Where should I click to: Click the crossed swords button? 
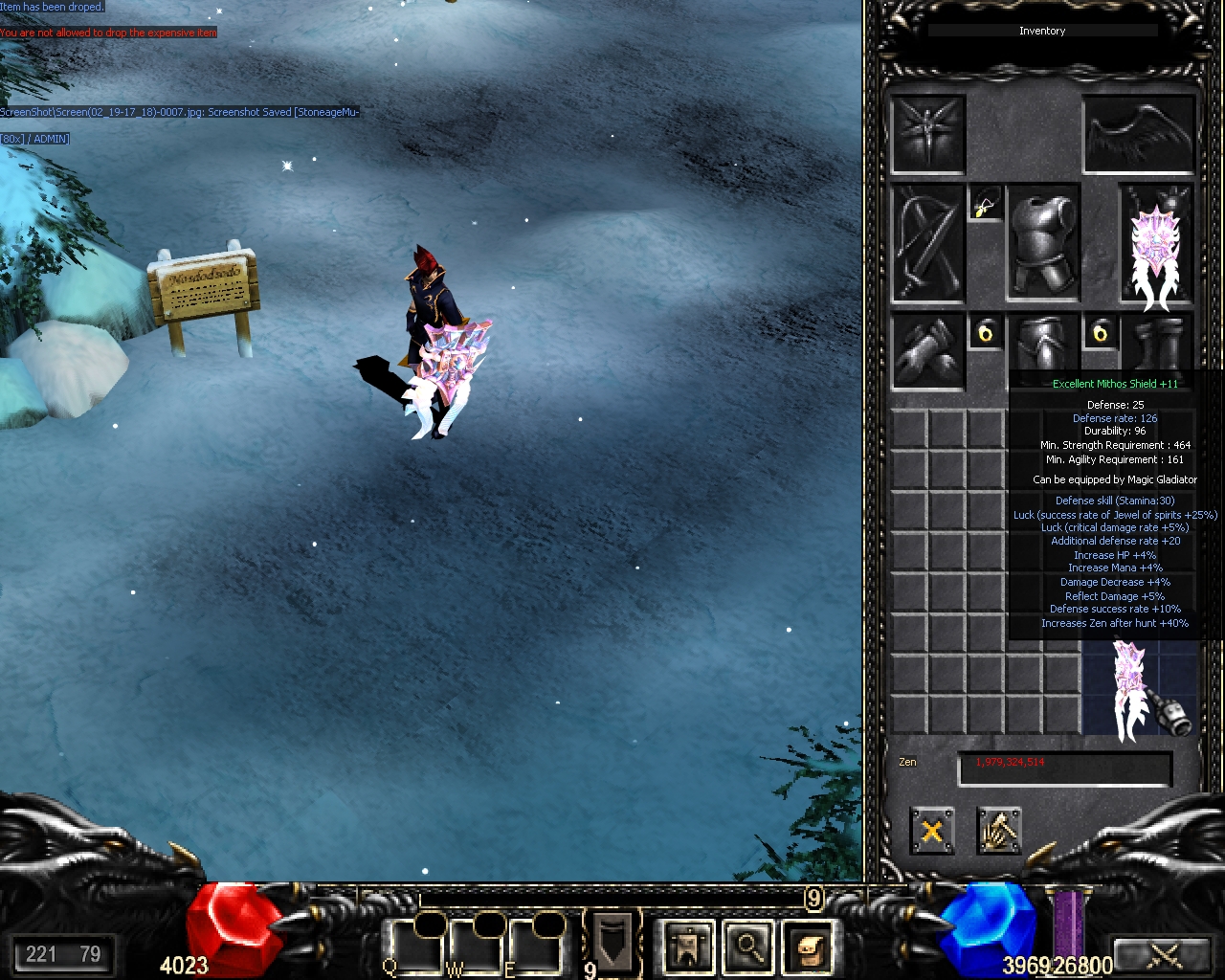1164,954
